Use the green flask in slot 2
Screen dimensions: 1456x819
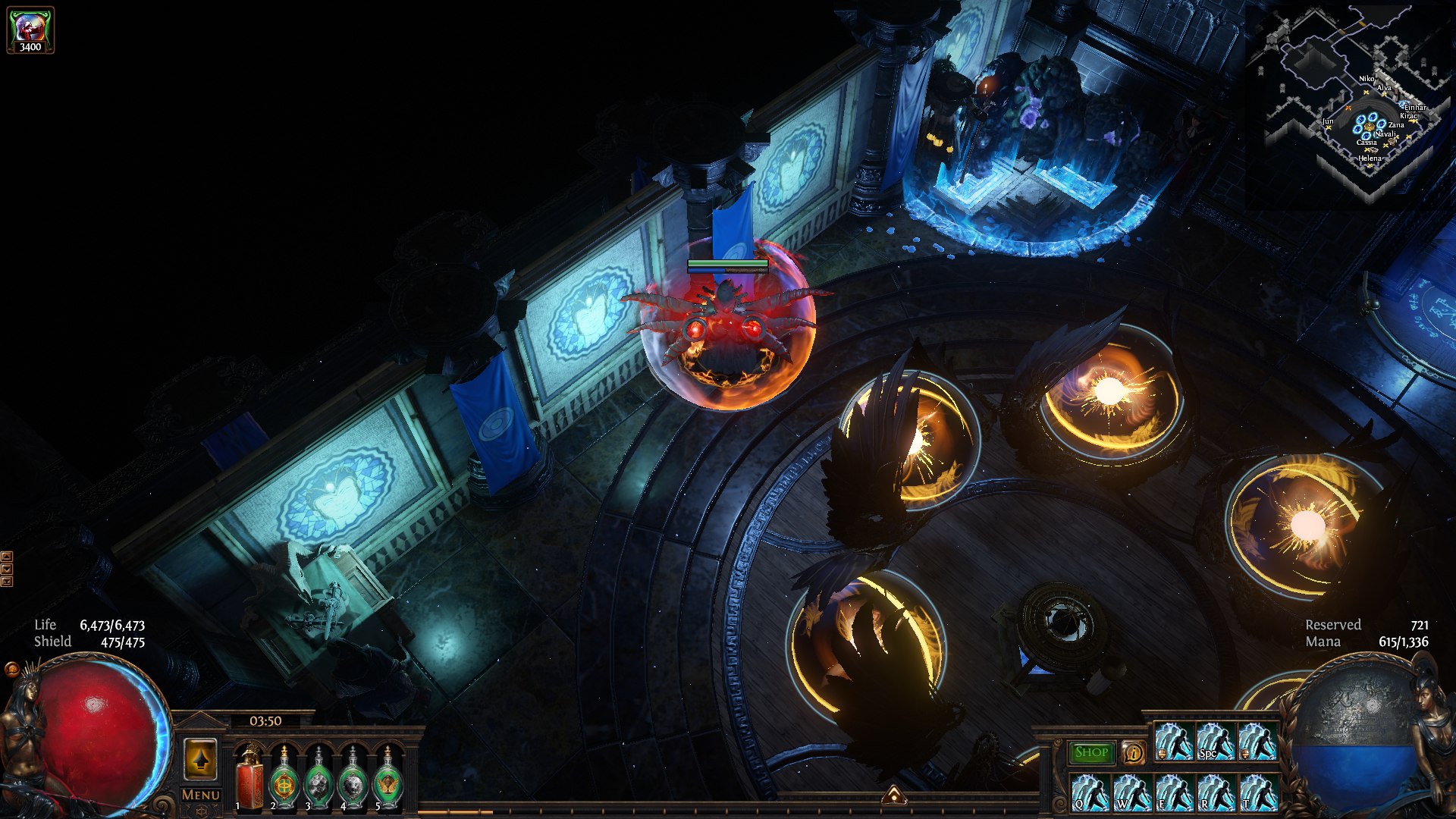click(284, 779)
